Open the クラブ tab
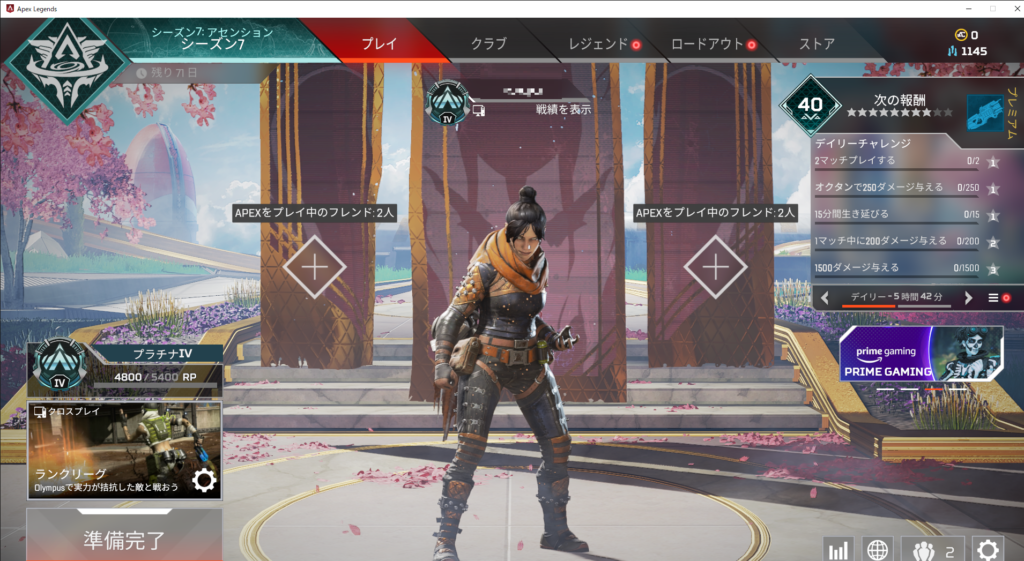 point(488,44)
